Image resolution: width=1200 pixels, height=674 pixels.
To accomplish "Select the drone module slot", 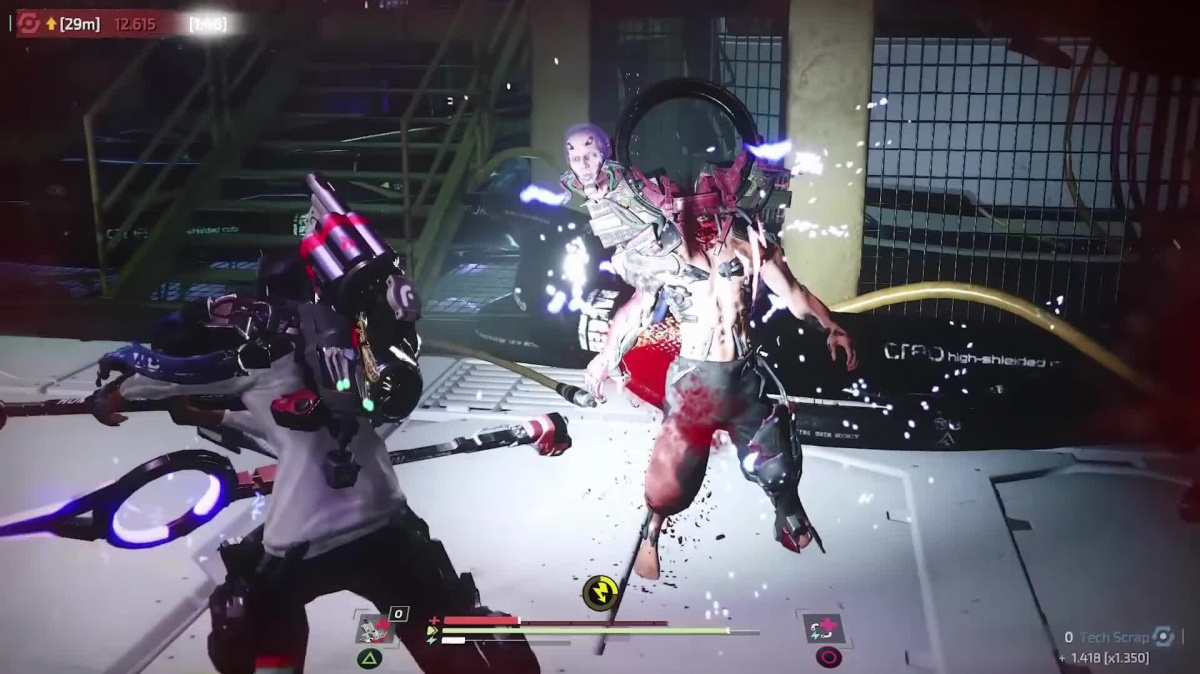I will (x=372, y=629).
